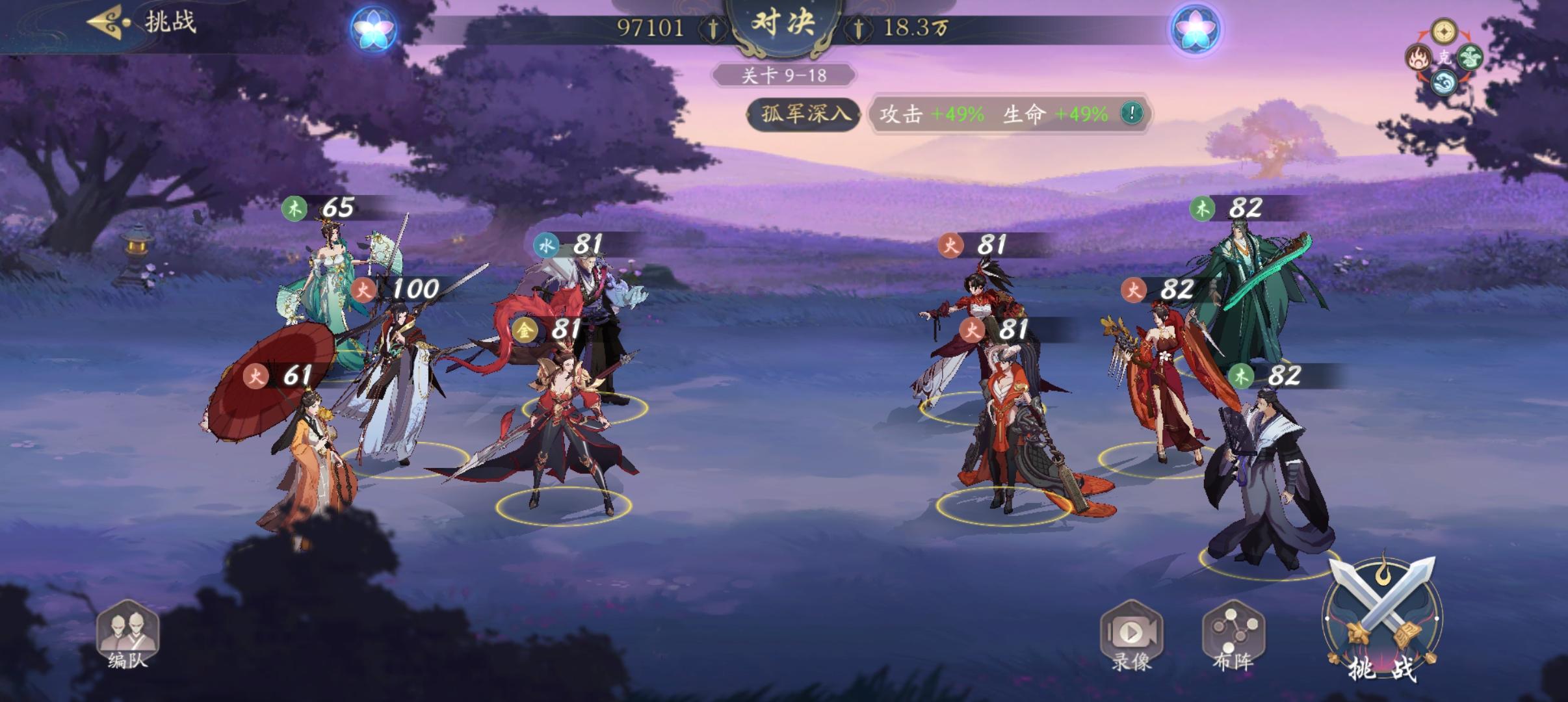Select the fire element icon in the counter-cycle diagram

(x=1419, y=58)
